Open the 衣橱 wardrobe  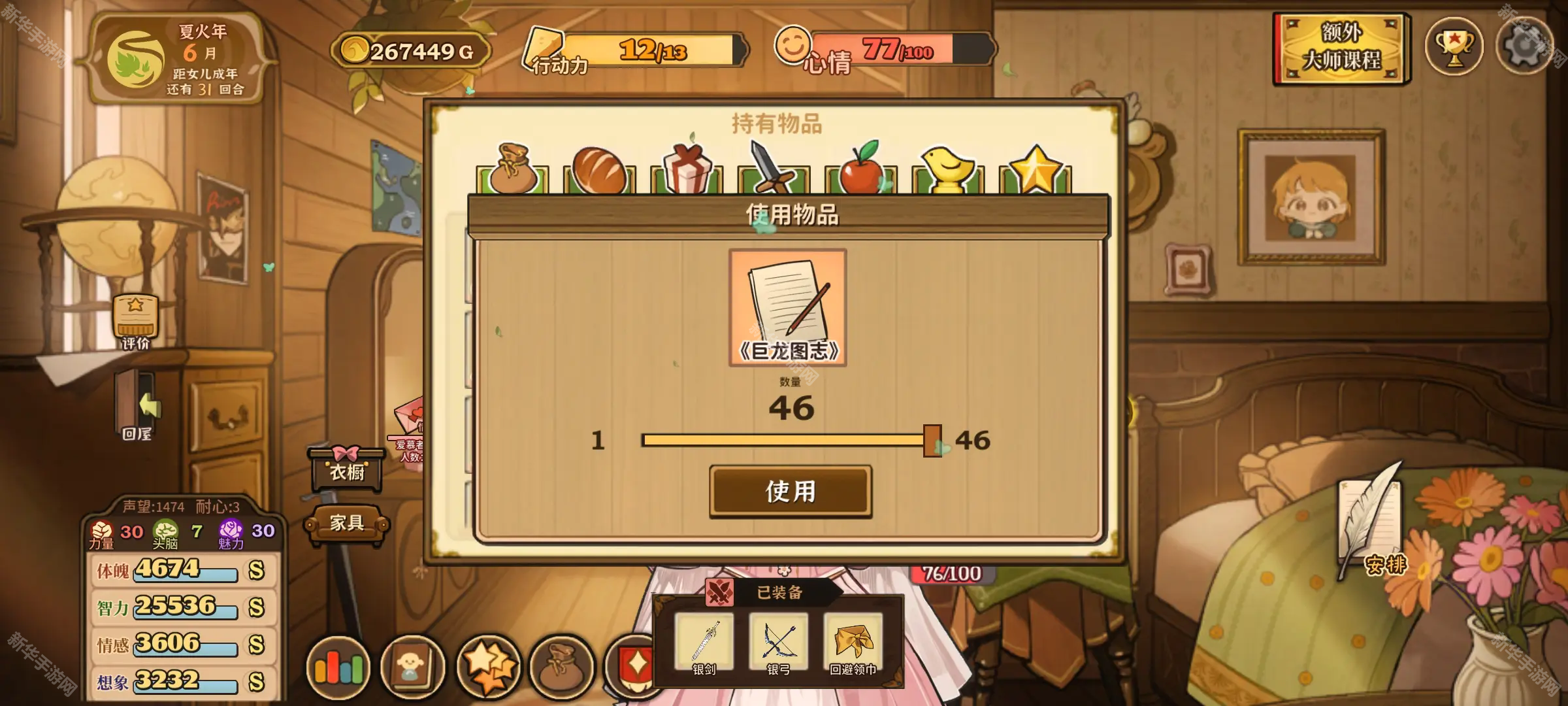tap(346, 468)
